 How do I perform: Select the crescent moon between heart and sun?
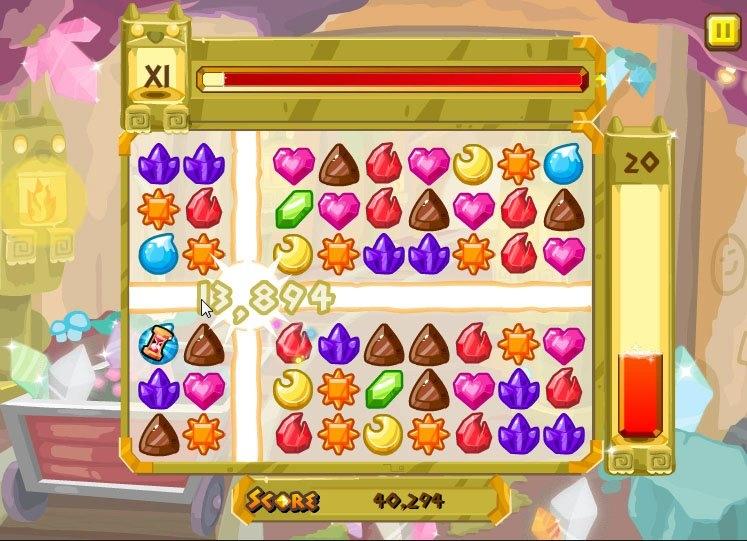[472, 163]
